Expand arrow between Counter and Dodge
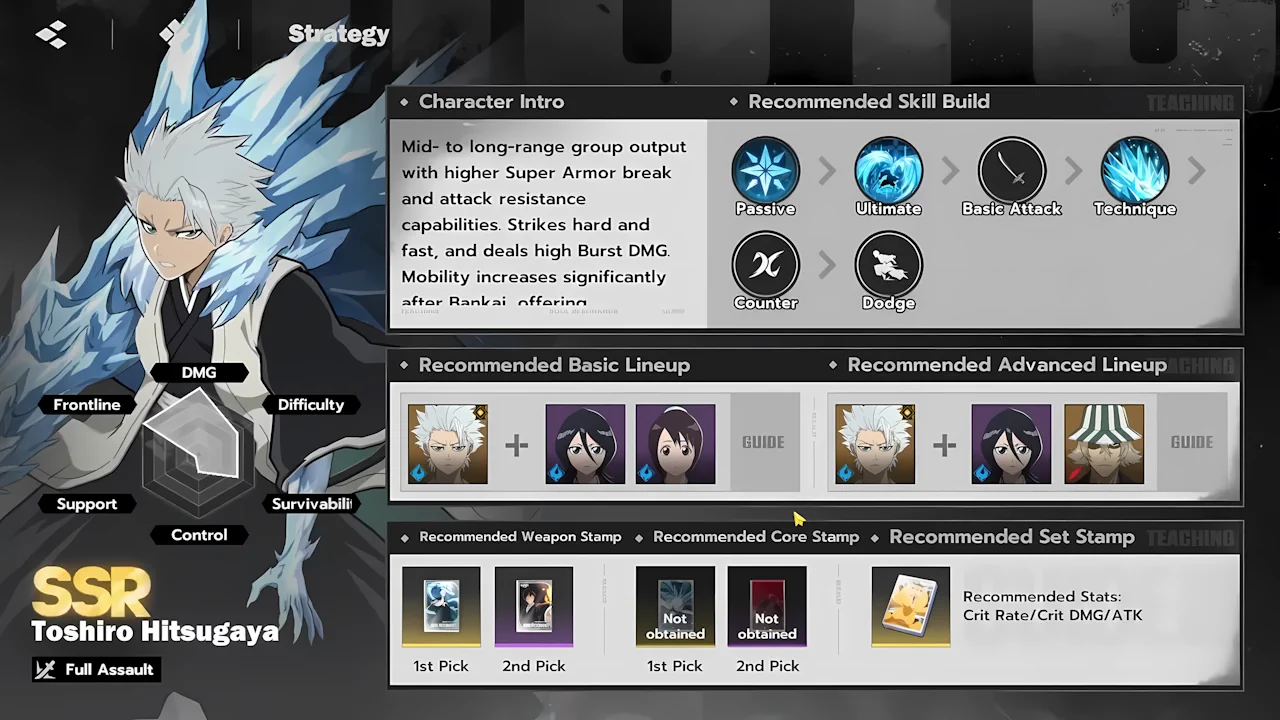Image resolution: width=1280 pixels, height=720 pixels. [827, 265]
